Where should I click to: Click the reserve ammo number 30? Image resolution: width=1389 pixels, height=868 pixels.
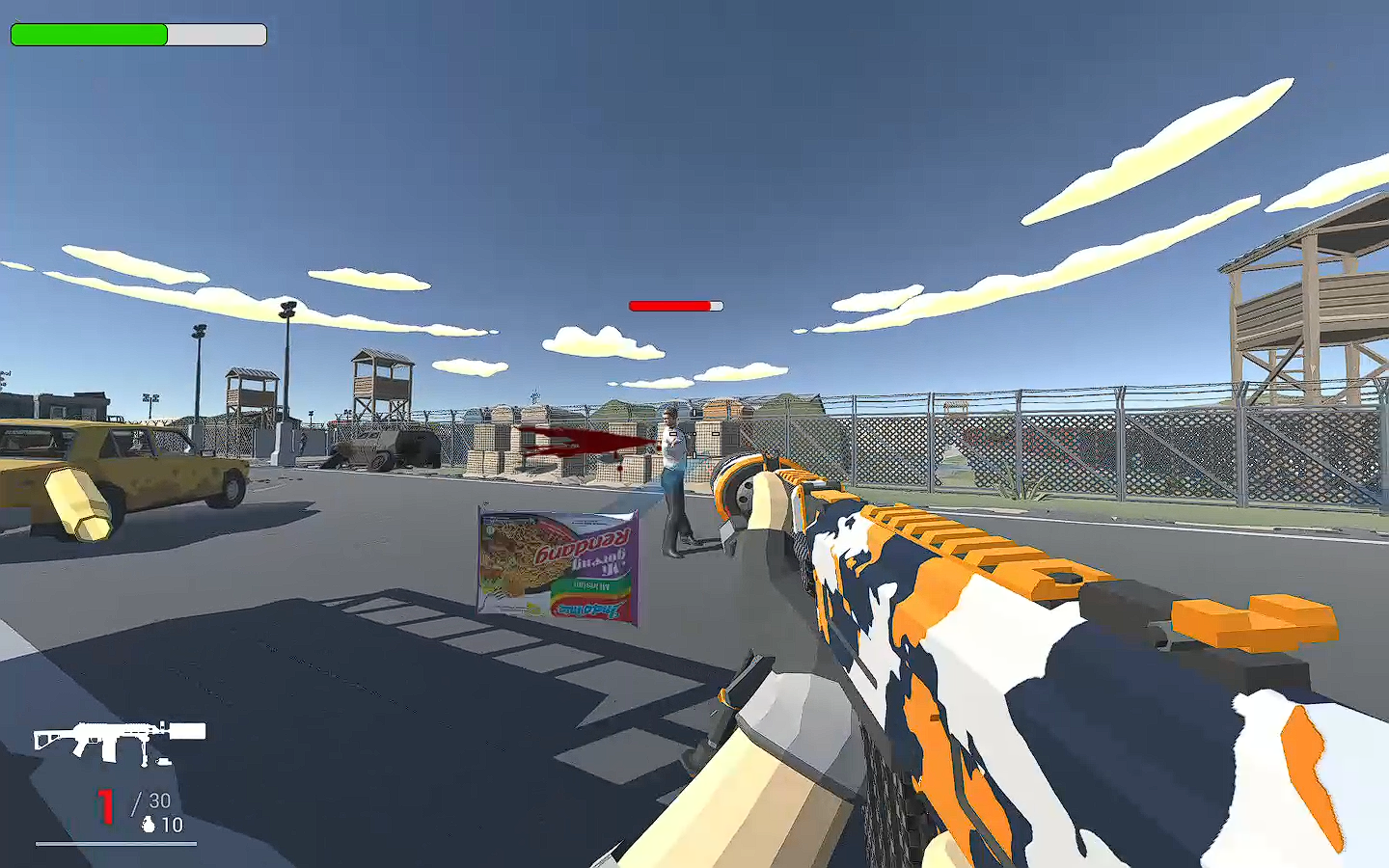159,800
